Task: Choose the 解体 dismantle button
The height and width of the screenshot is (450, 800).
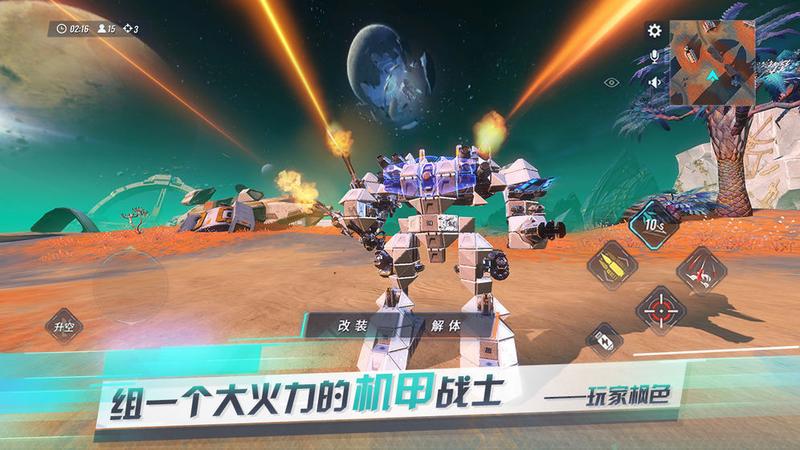Action: pyautogui.click(x=446, y=325)
